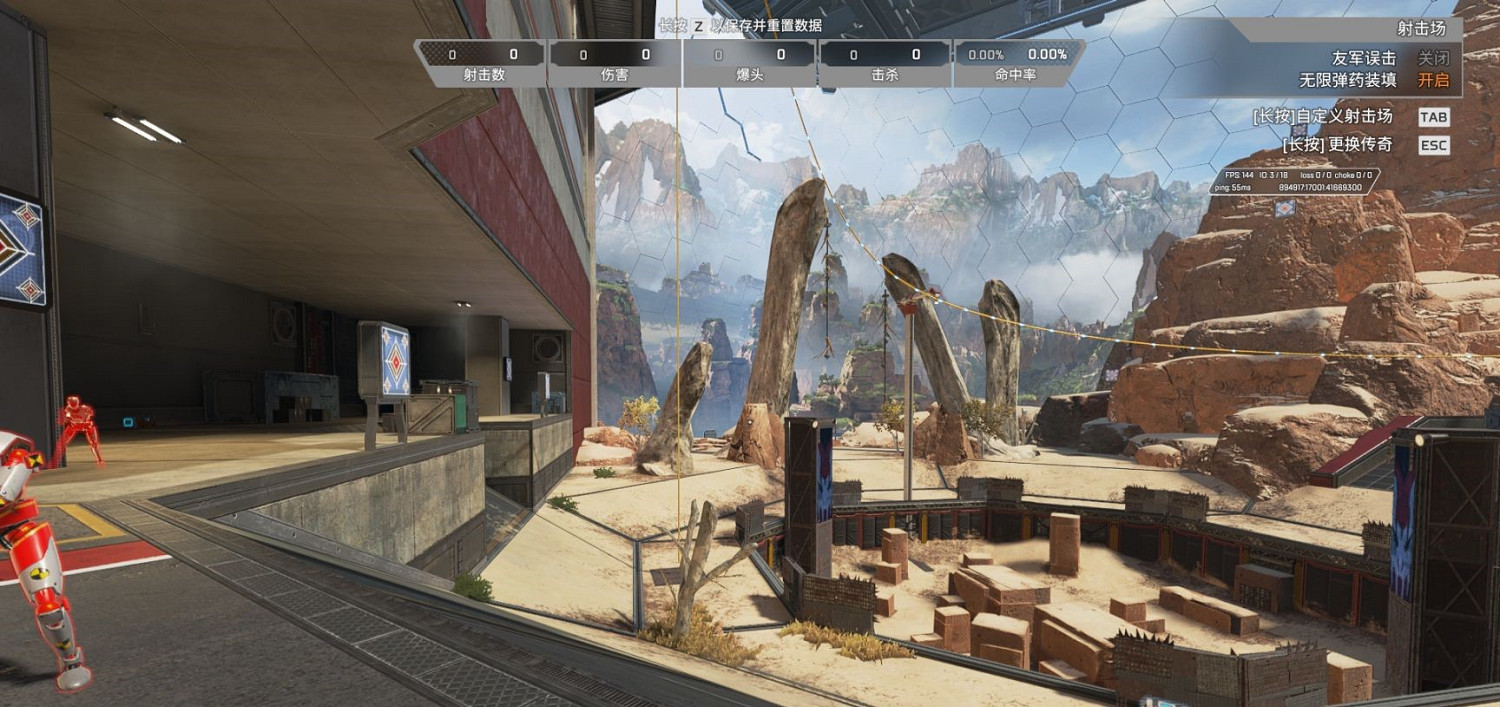Toggle the 友军误击 friendly fire setting

click(x=1432, y=58)
